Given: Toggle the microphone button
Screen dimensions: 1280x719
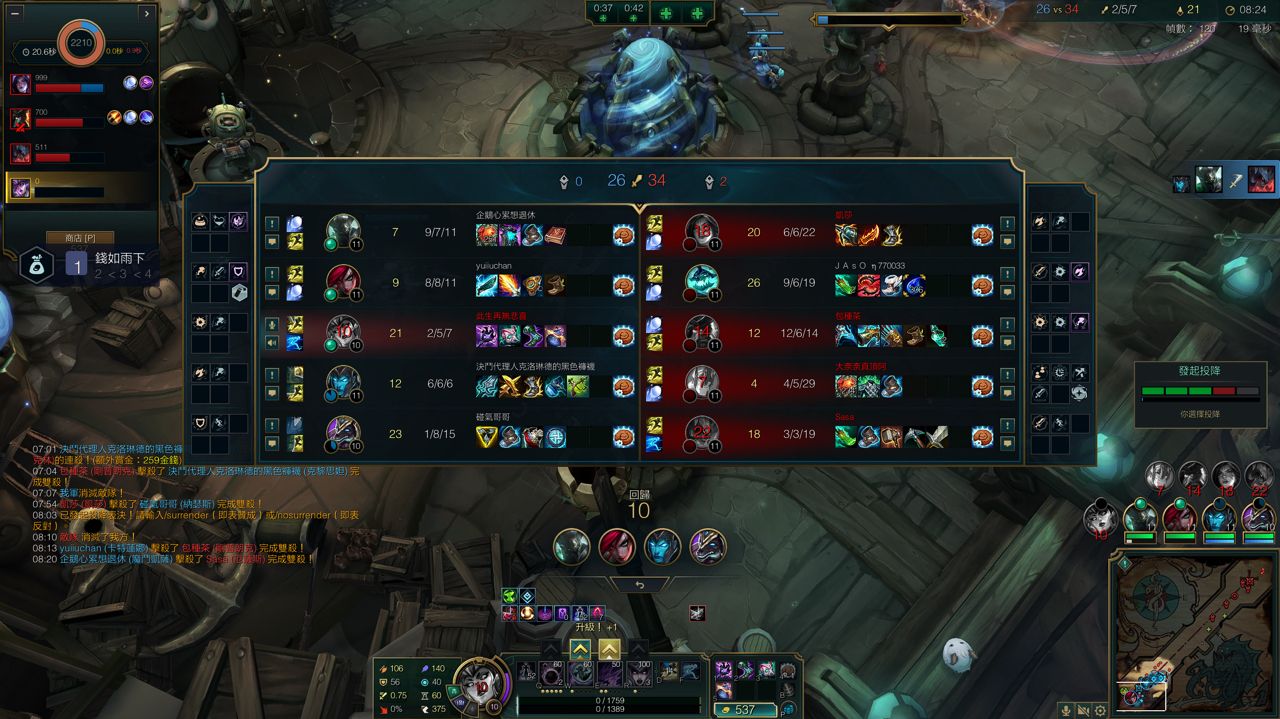Looking at the screenshot, I should click(x=1066, y=710).
